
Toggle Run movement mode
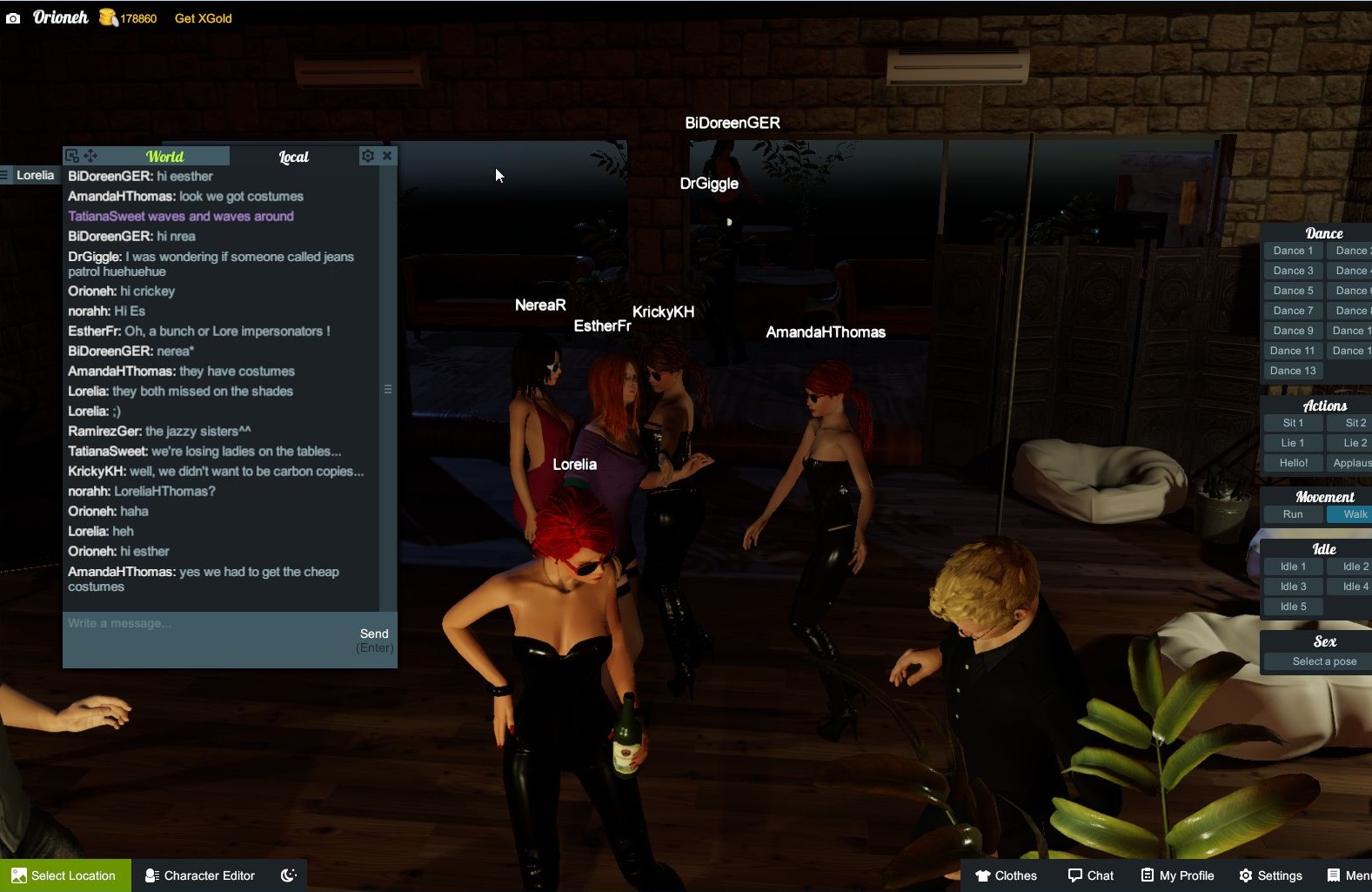coord(1291,513)
